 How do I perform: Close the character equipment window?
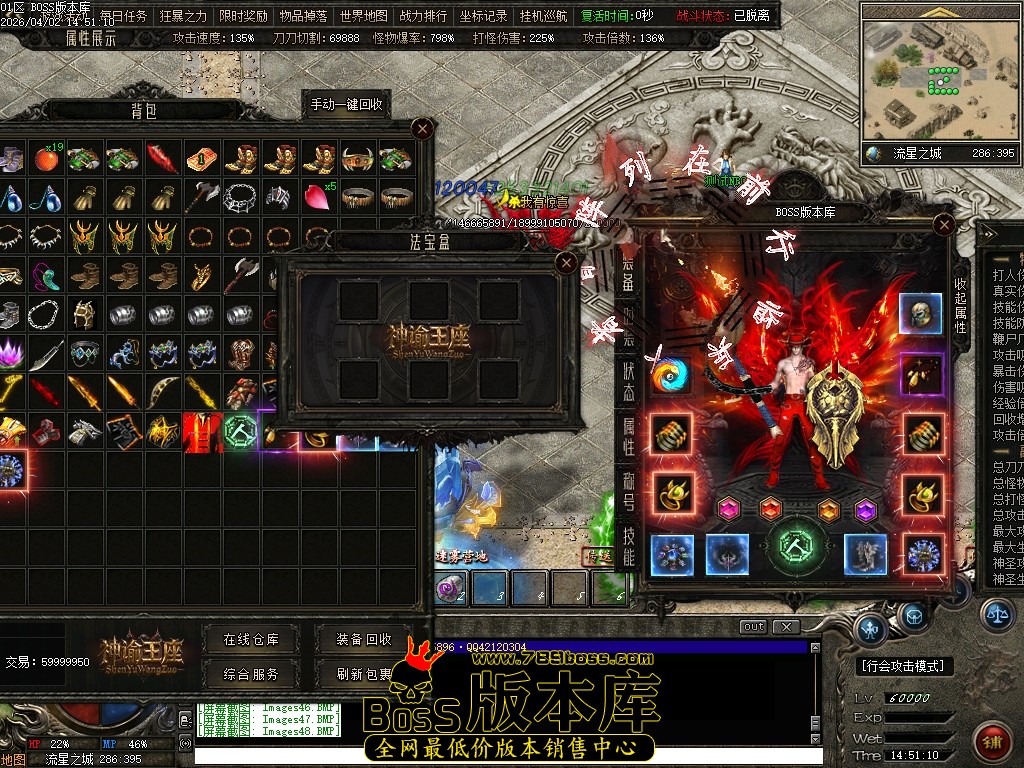click(x=944, y=226)
